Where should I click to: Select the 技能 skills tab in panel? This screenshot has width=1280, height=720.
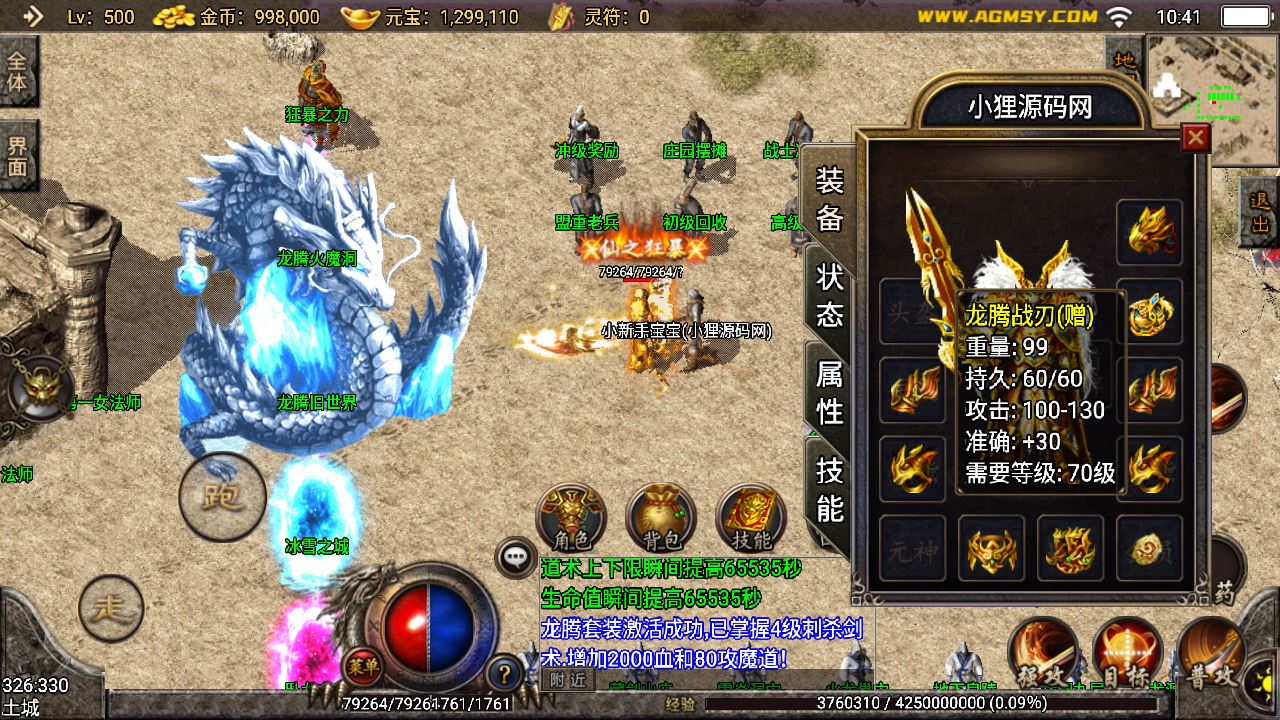[830, 489]
